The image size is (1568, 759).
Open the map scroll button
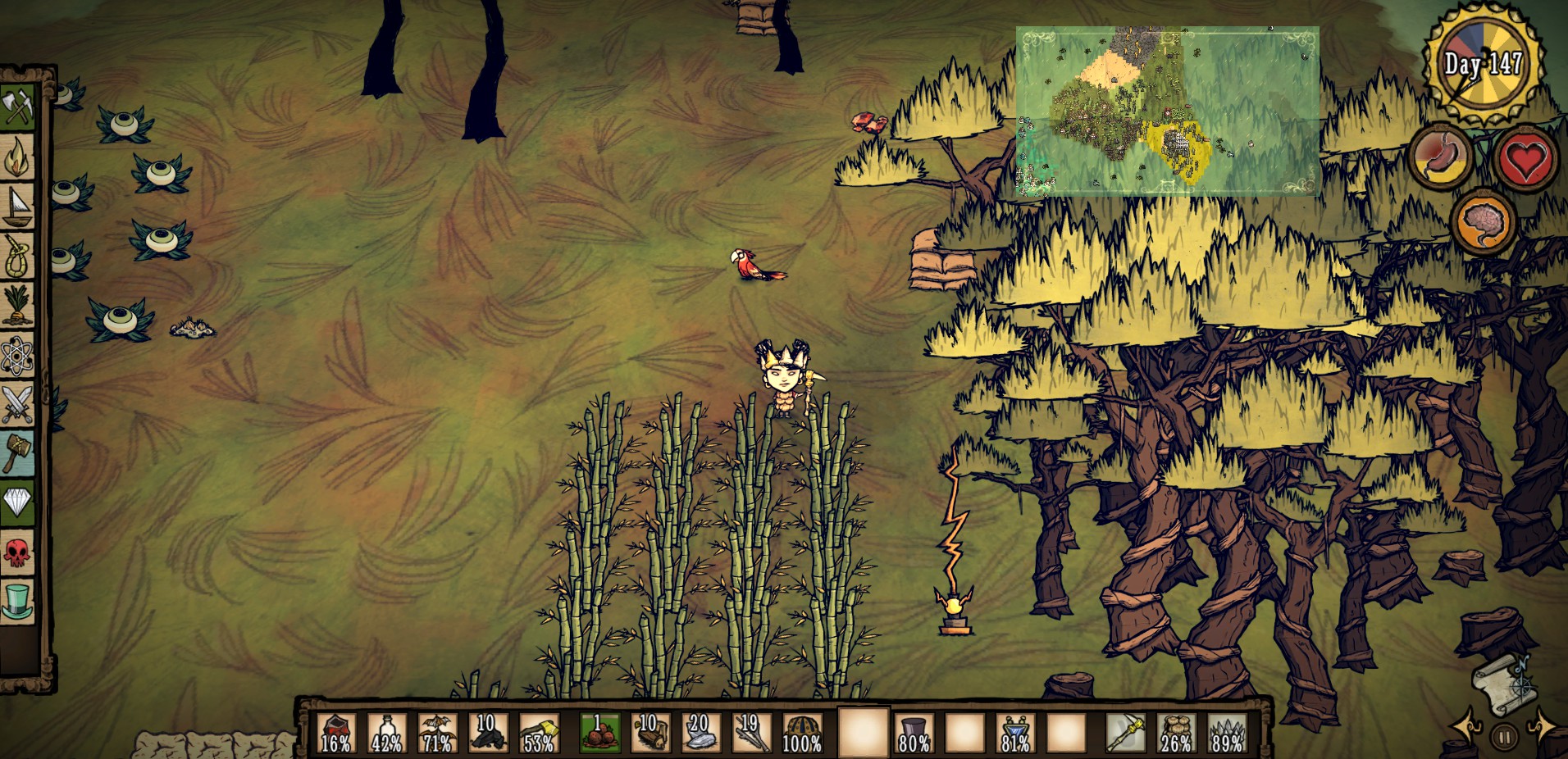point(1501,683)
